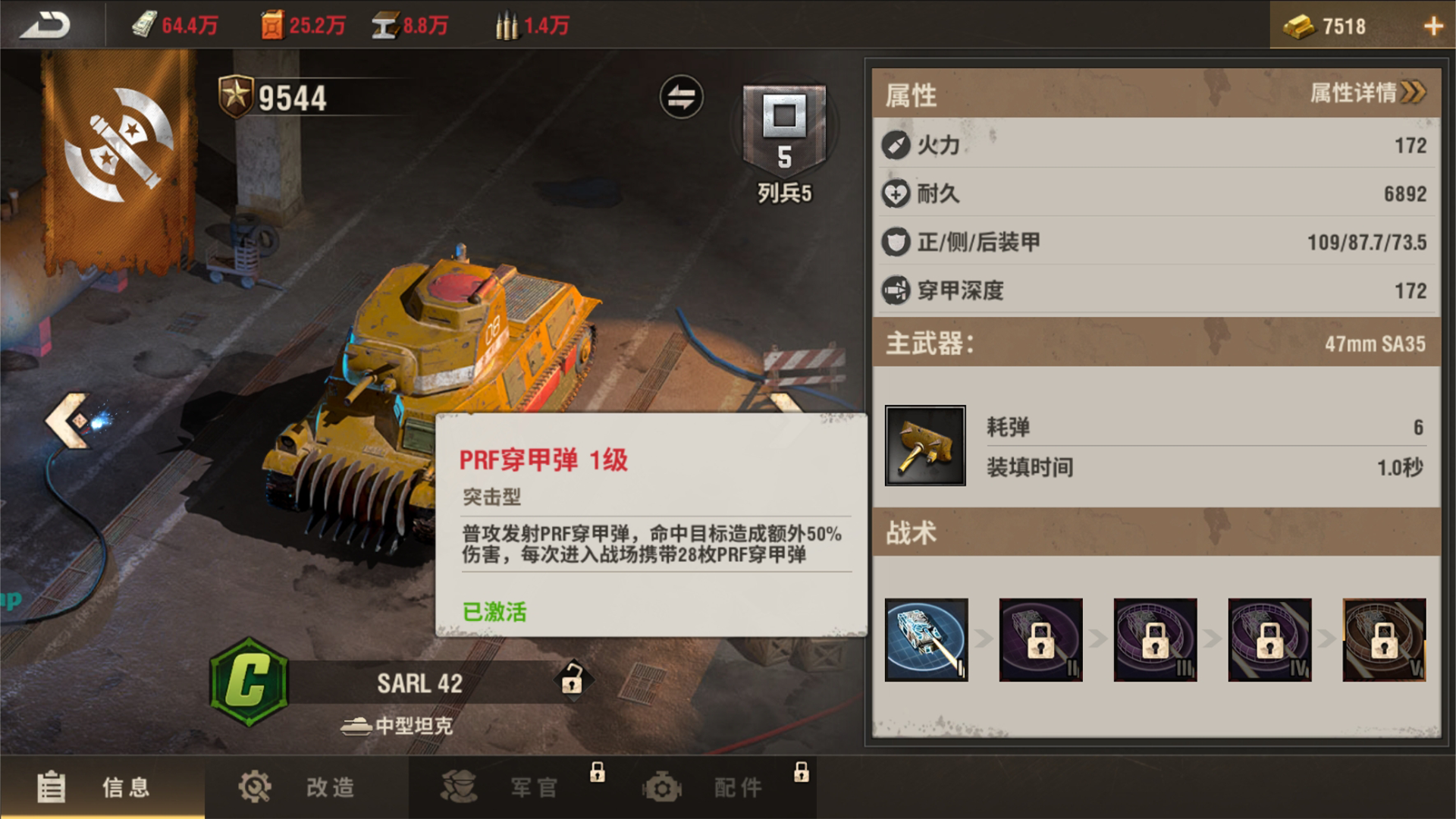
Task: Select the armor (装甲) shield icon
Action: coord(896,242)
